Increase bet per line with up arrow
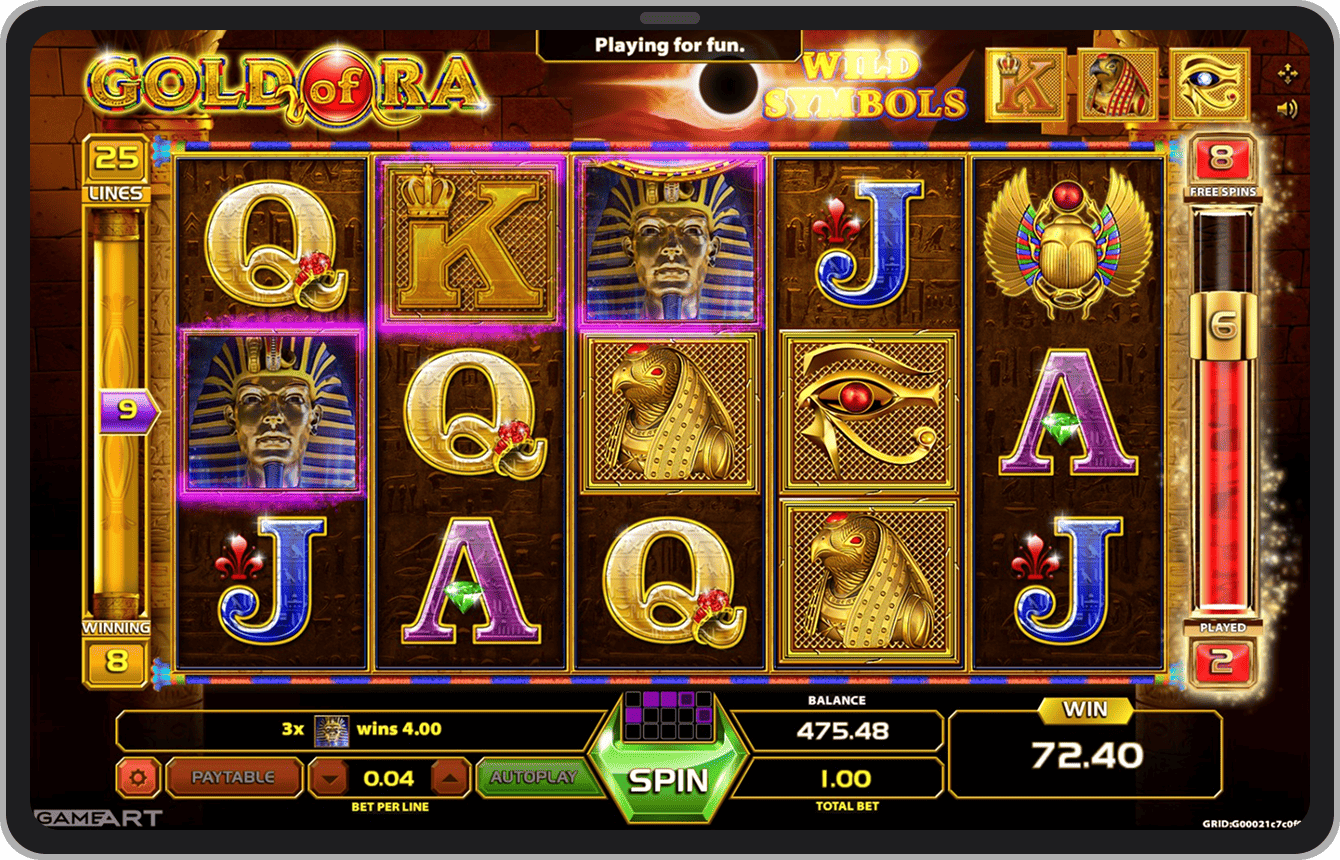The height and width of the screenshot is (860, 1340). coord(450,778)
